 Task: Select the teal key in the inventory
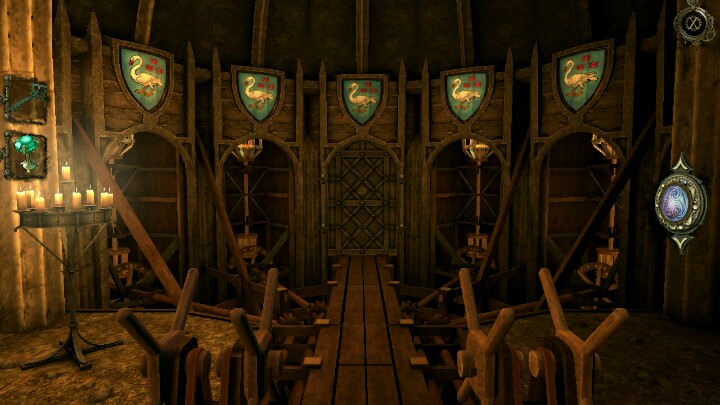click(24, 99)
